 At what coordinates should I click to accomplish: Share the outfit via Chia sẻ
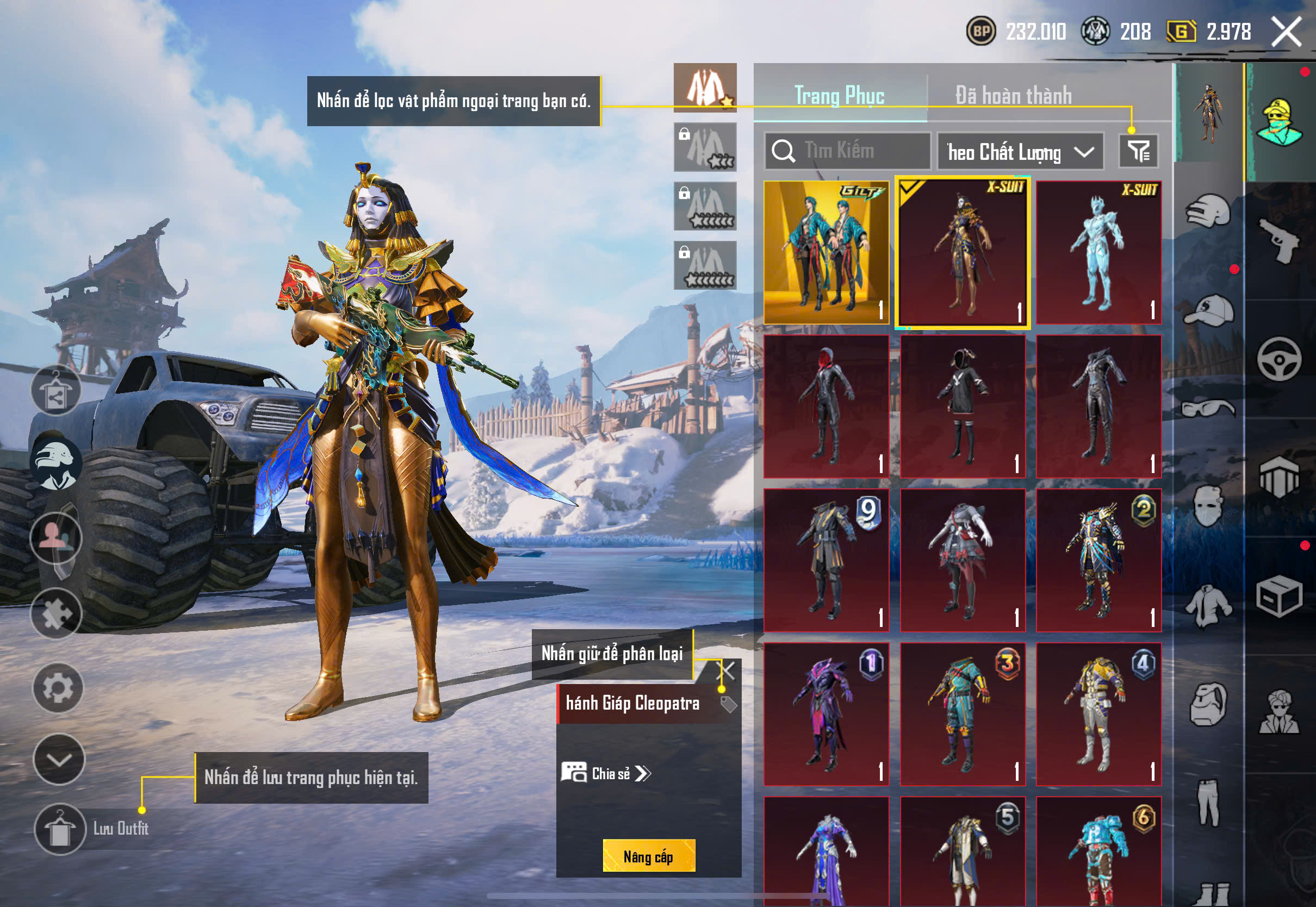pyautogui.click(x=606, y=773)
